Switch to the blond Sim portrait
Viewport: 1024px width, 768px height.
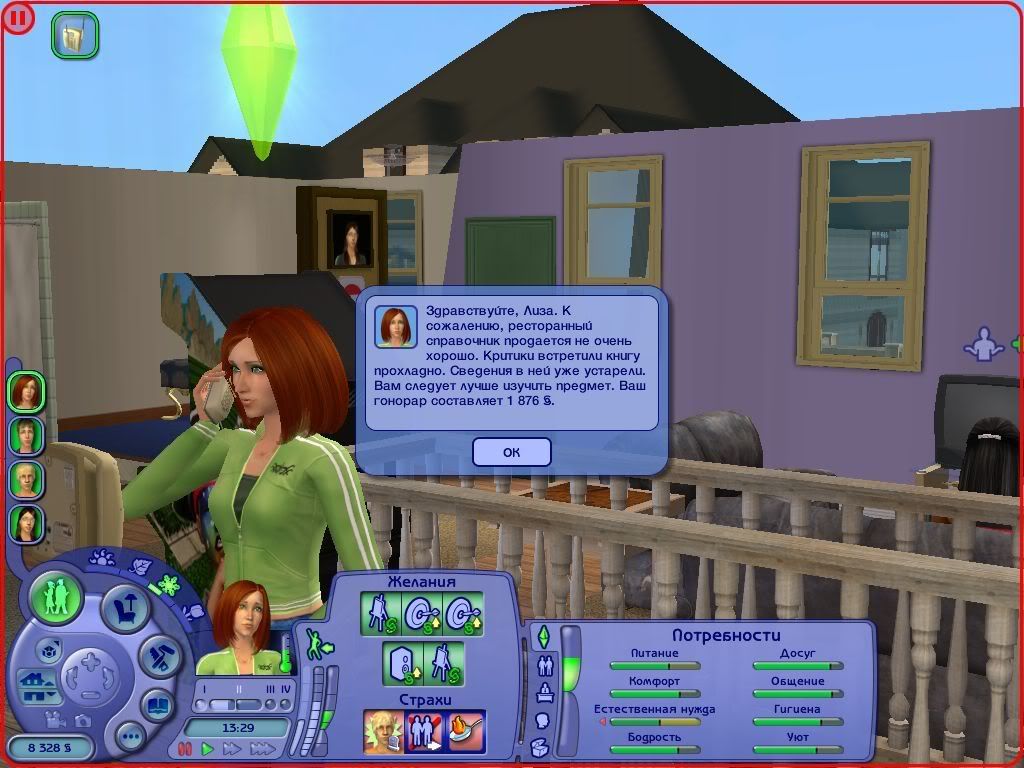point(27,479)
